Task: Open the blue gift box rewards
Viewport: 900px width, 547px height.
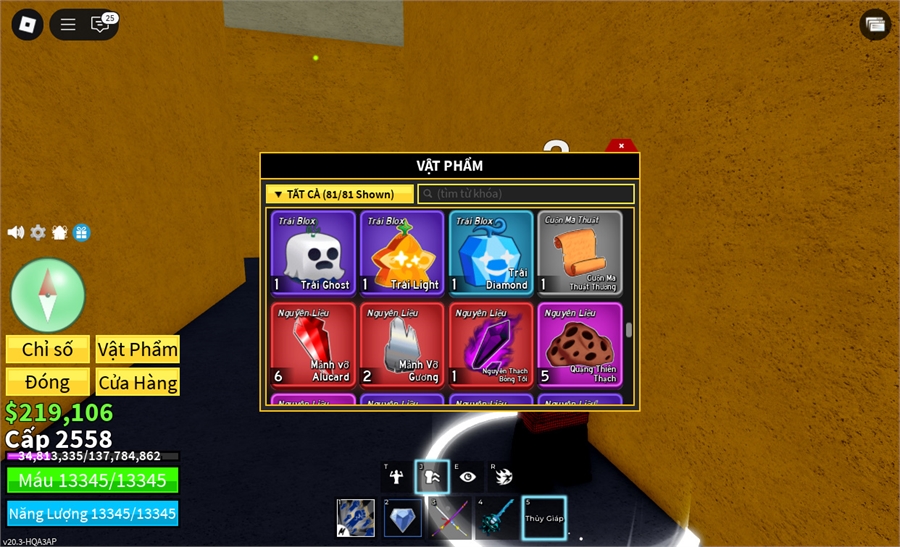Action: tap(82, 232)
